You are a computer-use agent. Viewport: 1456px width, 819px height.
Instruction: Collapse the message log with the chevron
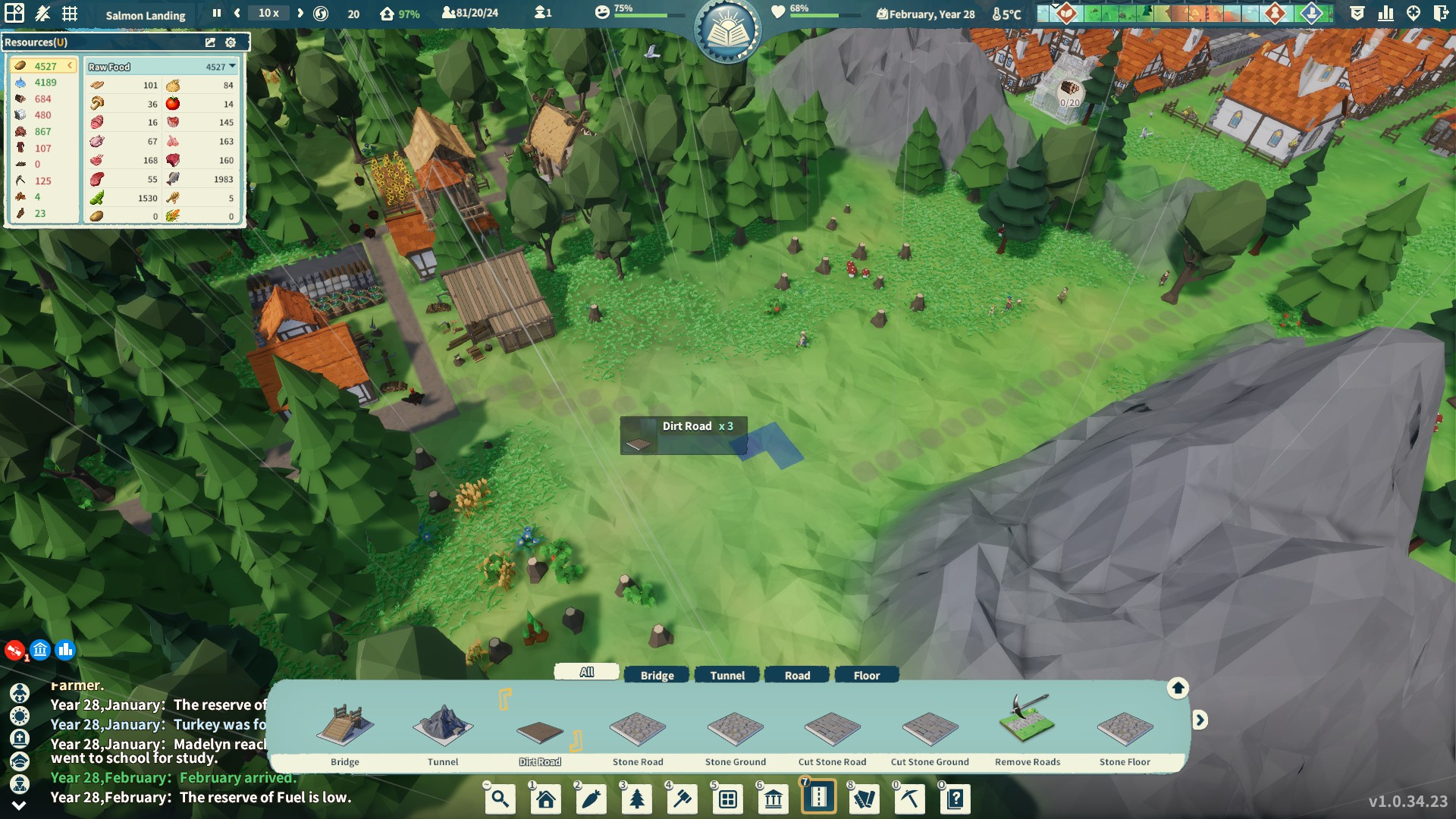coord(19,805)
